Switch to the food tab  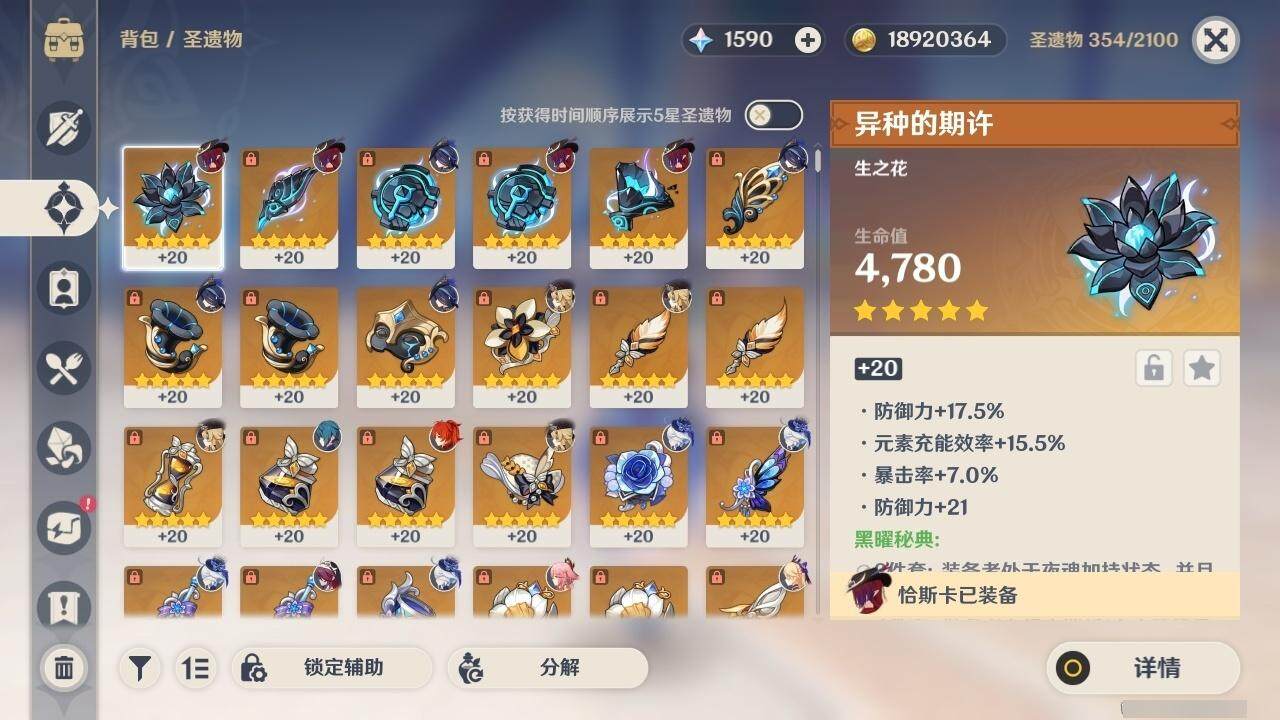(64, 368)
